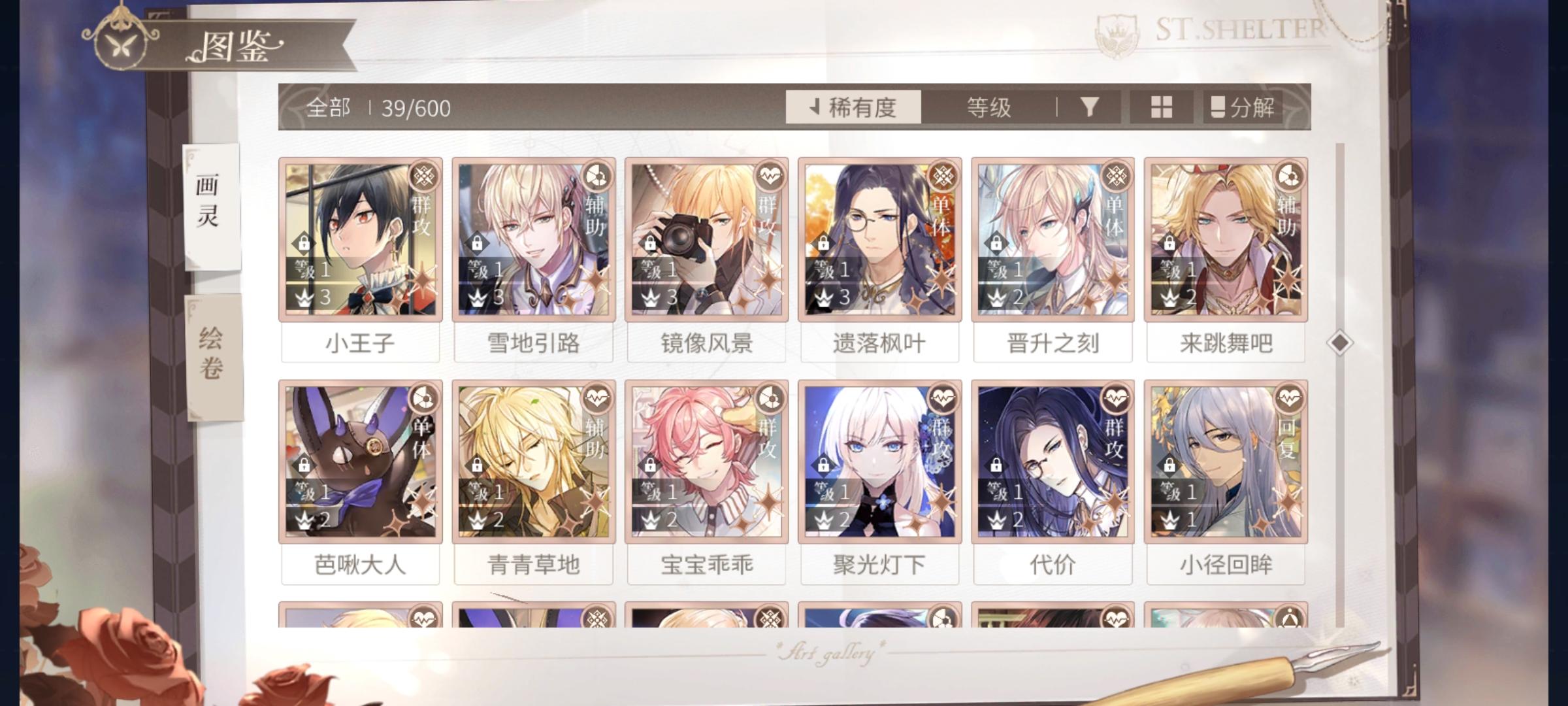Click the heart role icon on 镜像风景
This screenshot has width=1568, height=706.
(768, 174)
